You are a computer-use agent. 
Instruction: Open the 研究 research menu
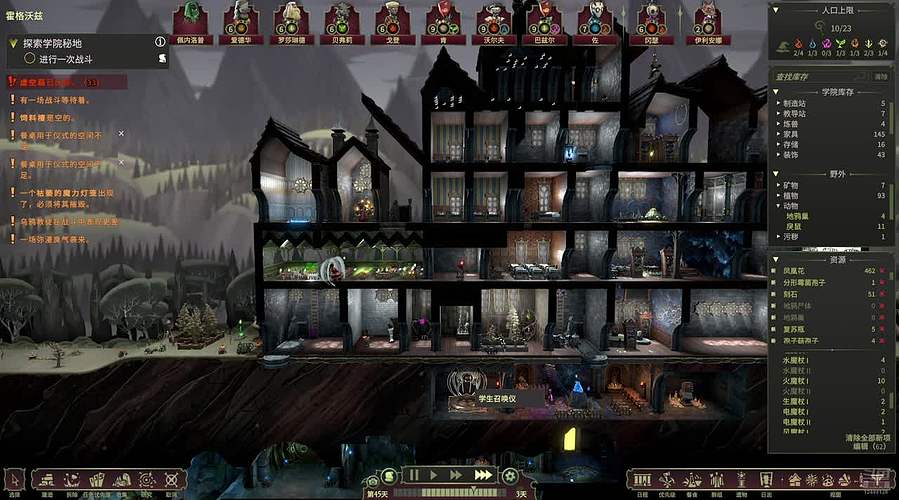coord(146,481)
